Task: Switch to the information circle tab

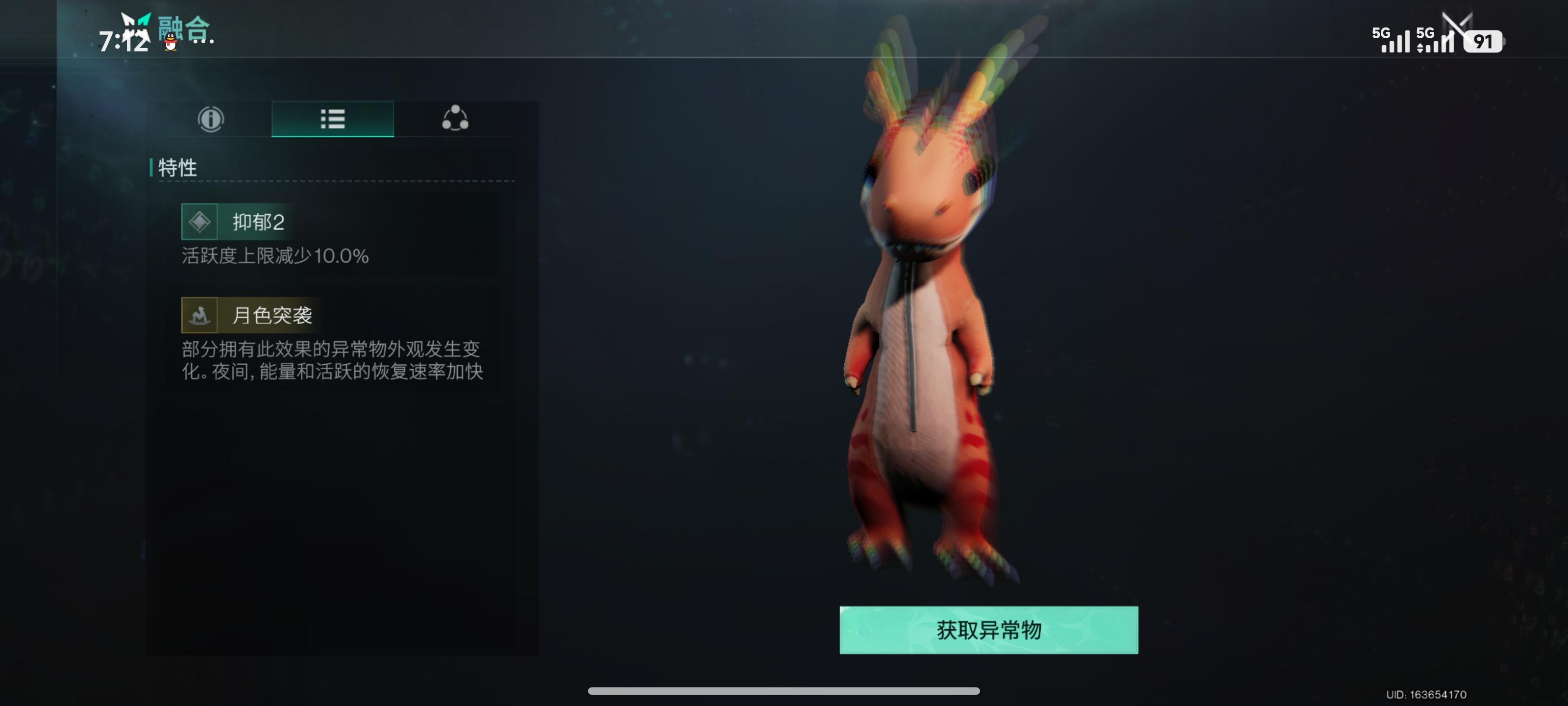Action: click(x=210, y=120)
